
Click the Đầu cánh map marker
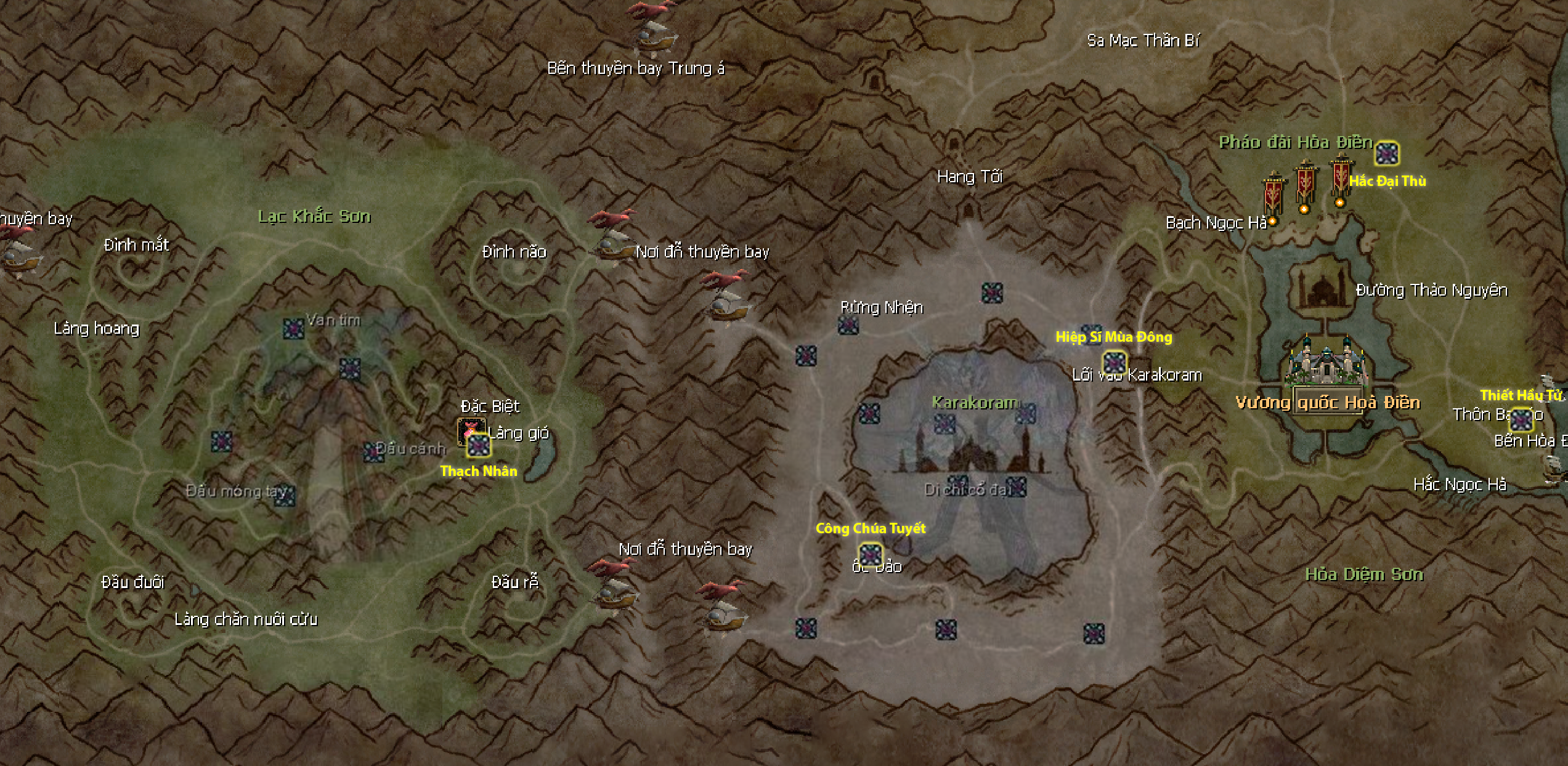click(372, 452)
